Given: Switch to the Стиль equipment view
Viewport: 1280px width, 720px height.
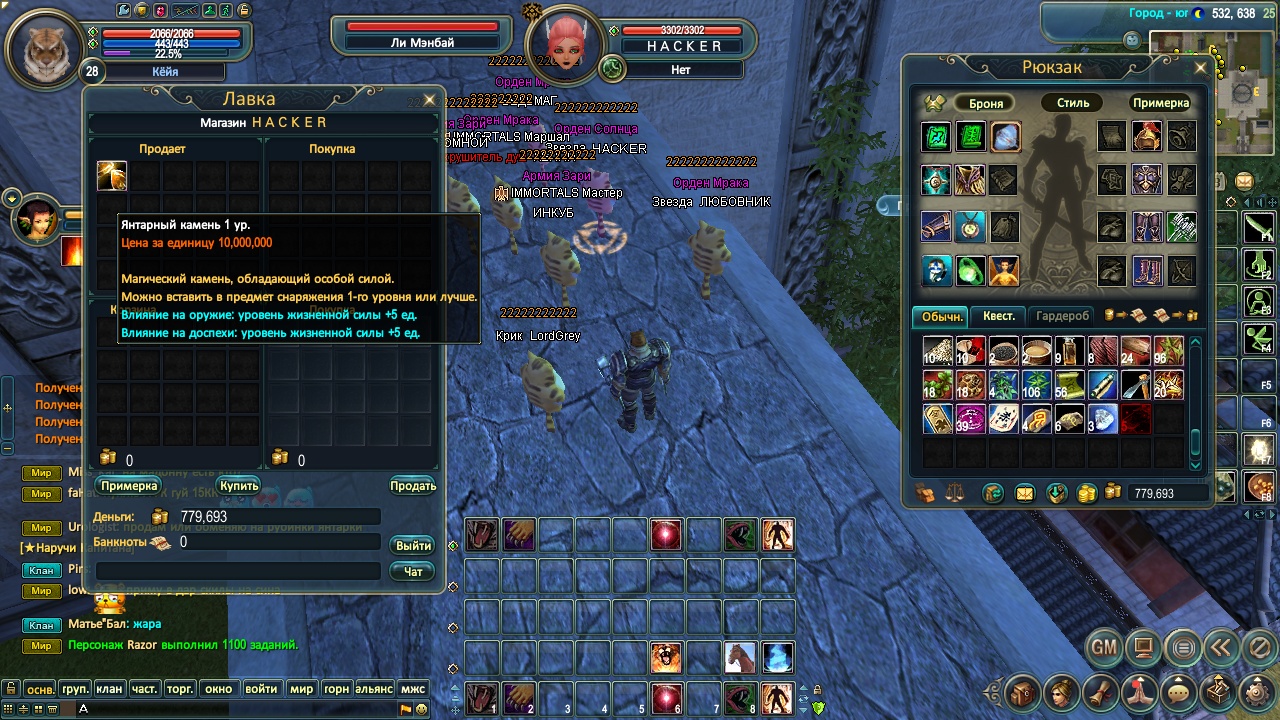Looking at the screenshot, I should click(1073, 103).
